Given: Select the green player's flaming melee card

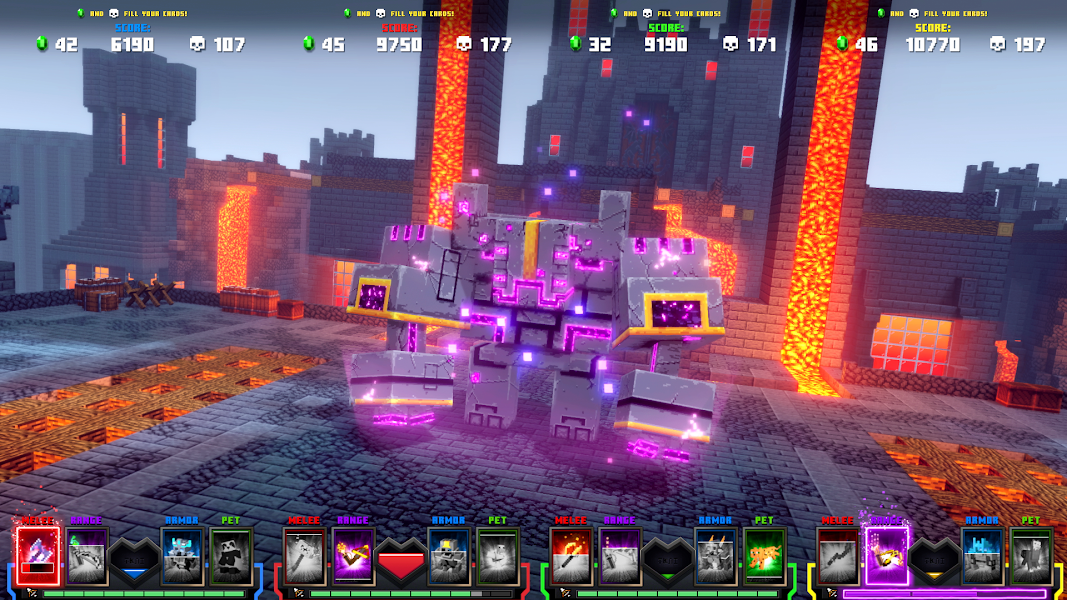Looking at the screenshot, I should point(571,556).
